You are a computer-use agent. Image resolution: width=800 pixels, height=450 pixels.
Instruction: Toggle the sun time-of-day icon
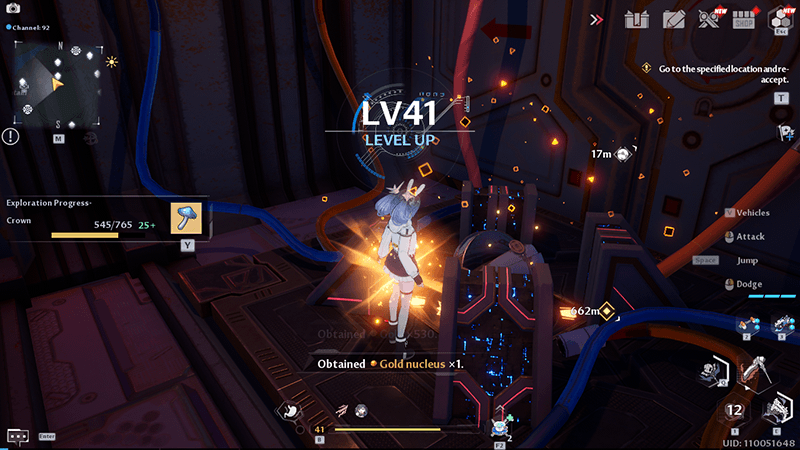(112, 62)
